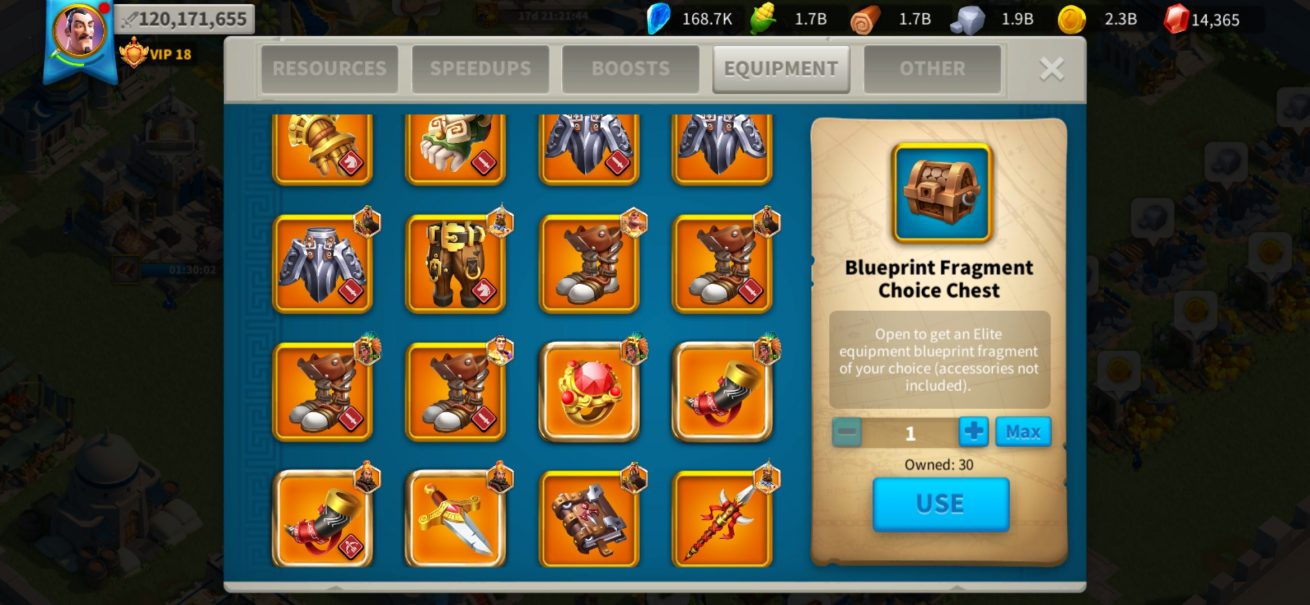Open the VIP 18 panel
Viewport: 1310px width, 605px height.
tap(156, 52)
